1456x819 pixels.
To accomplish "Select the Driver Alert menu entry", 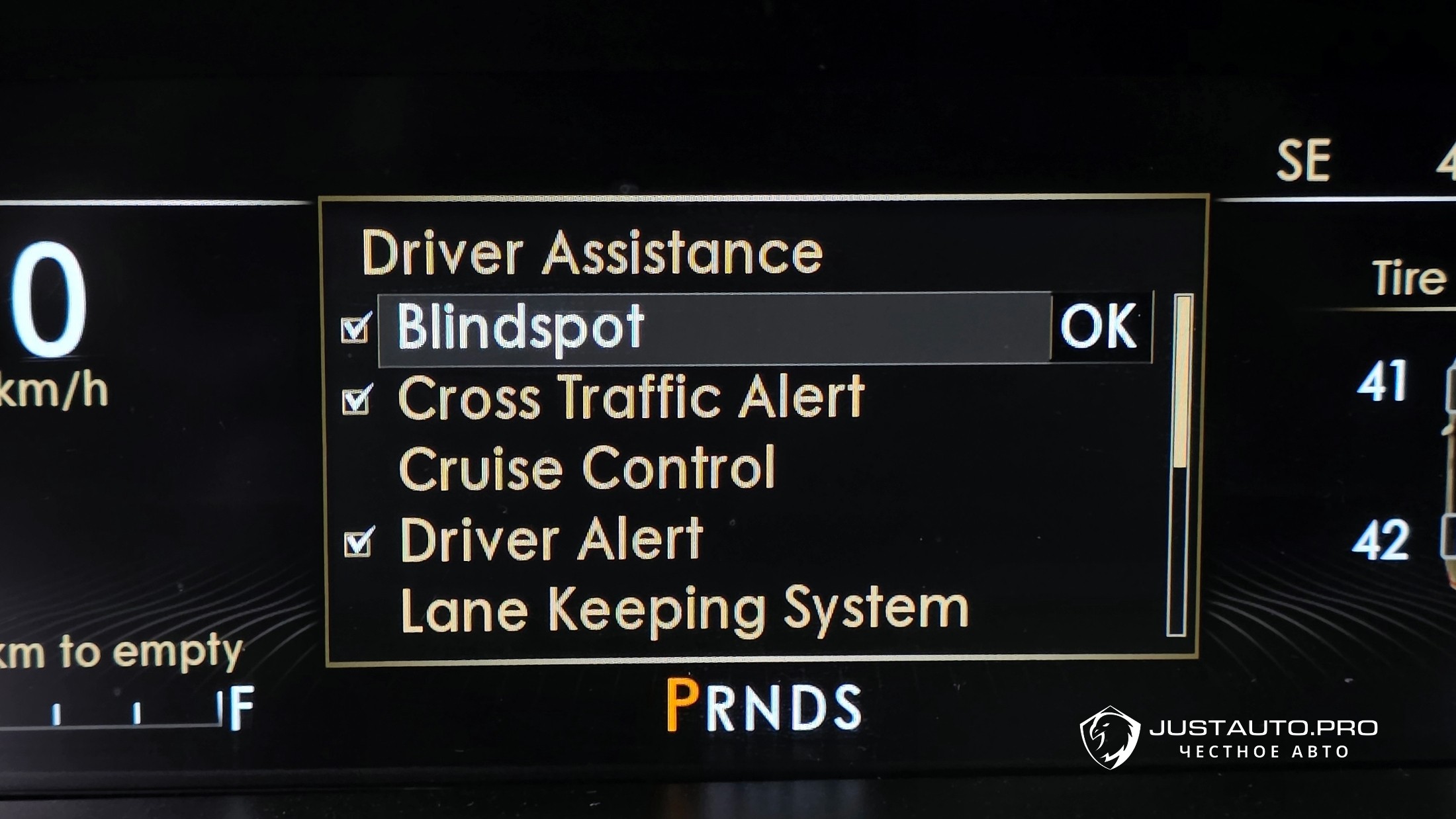I will [551, 540].
